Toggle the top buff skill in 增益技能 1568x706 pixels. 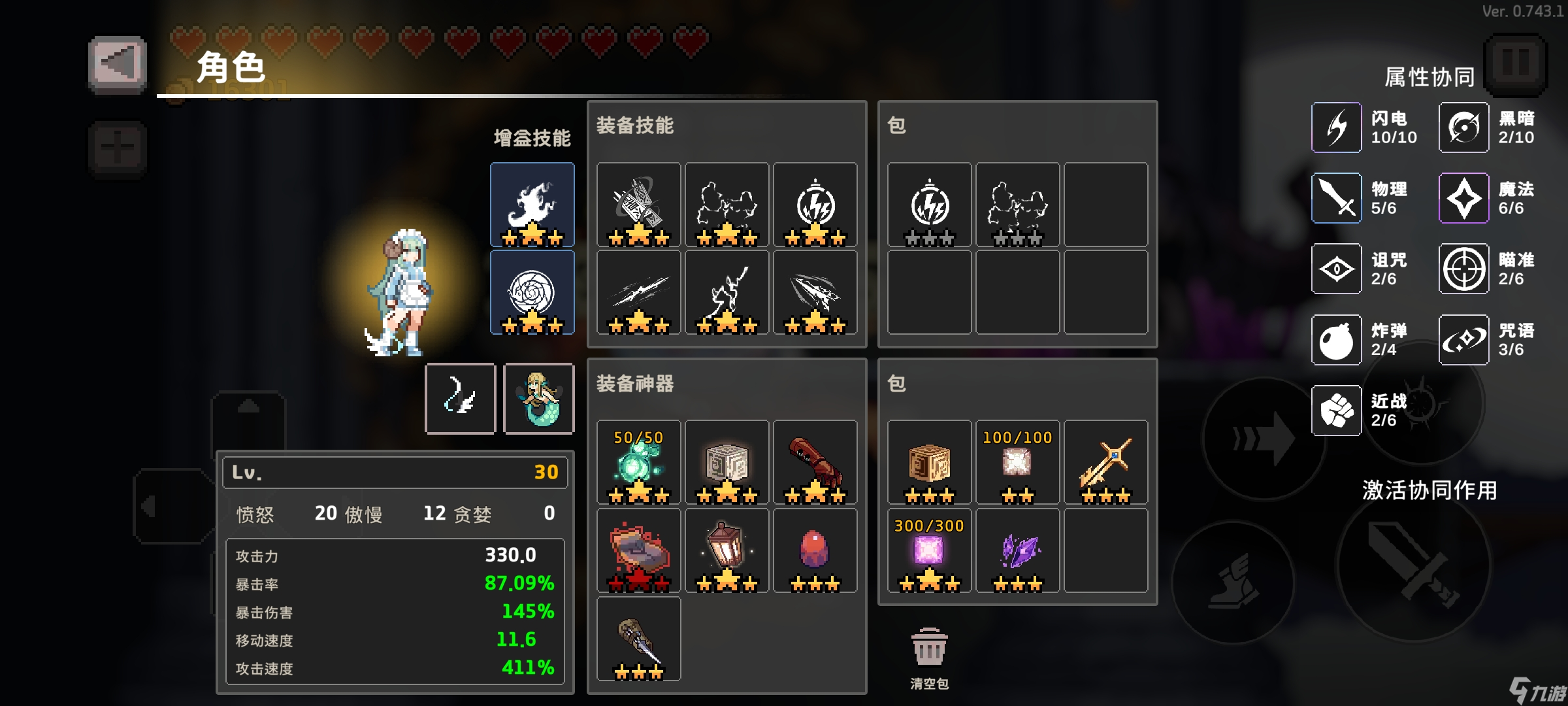click(532, 204)
